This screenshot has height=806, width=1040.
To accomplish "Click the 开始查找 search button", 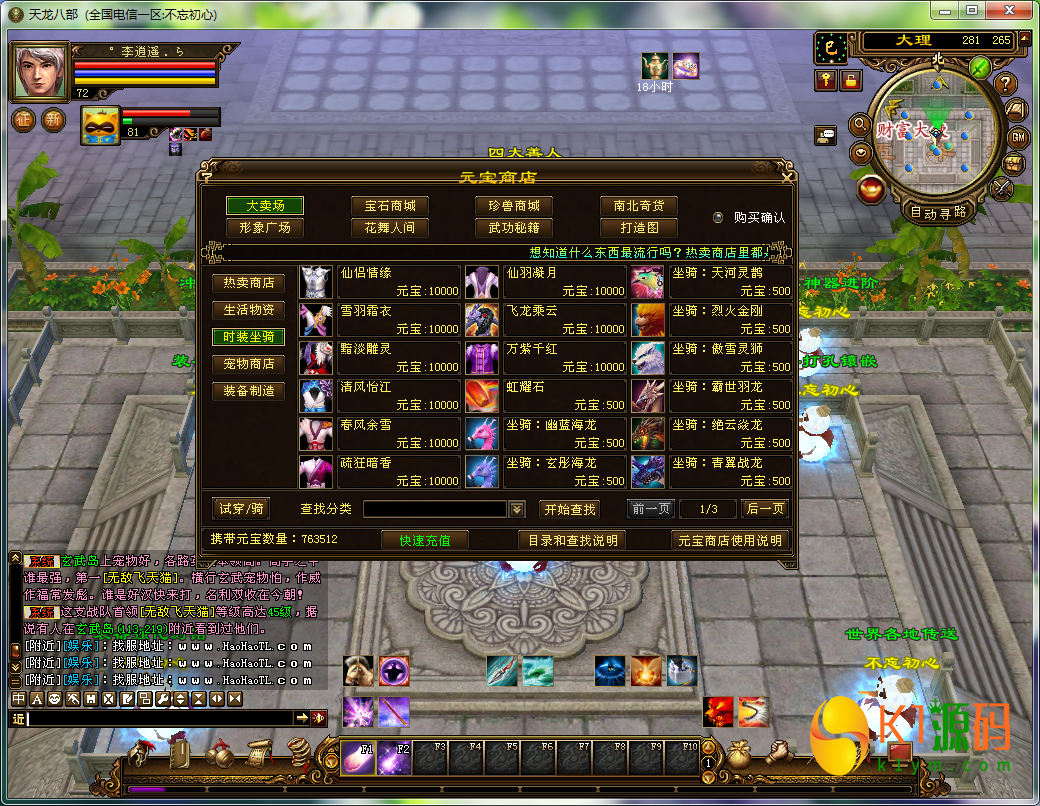I will point(570,509).
